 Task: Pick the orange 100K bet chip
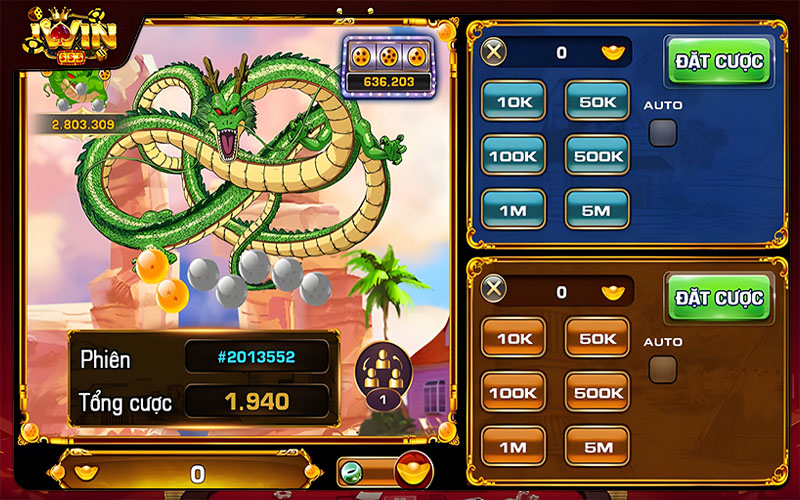[514, 392]
